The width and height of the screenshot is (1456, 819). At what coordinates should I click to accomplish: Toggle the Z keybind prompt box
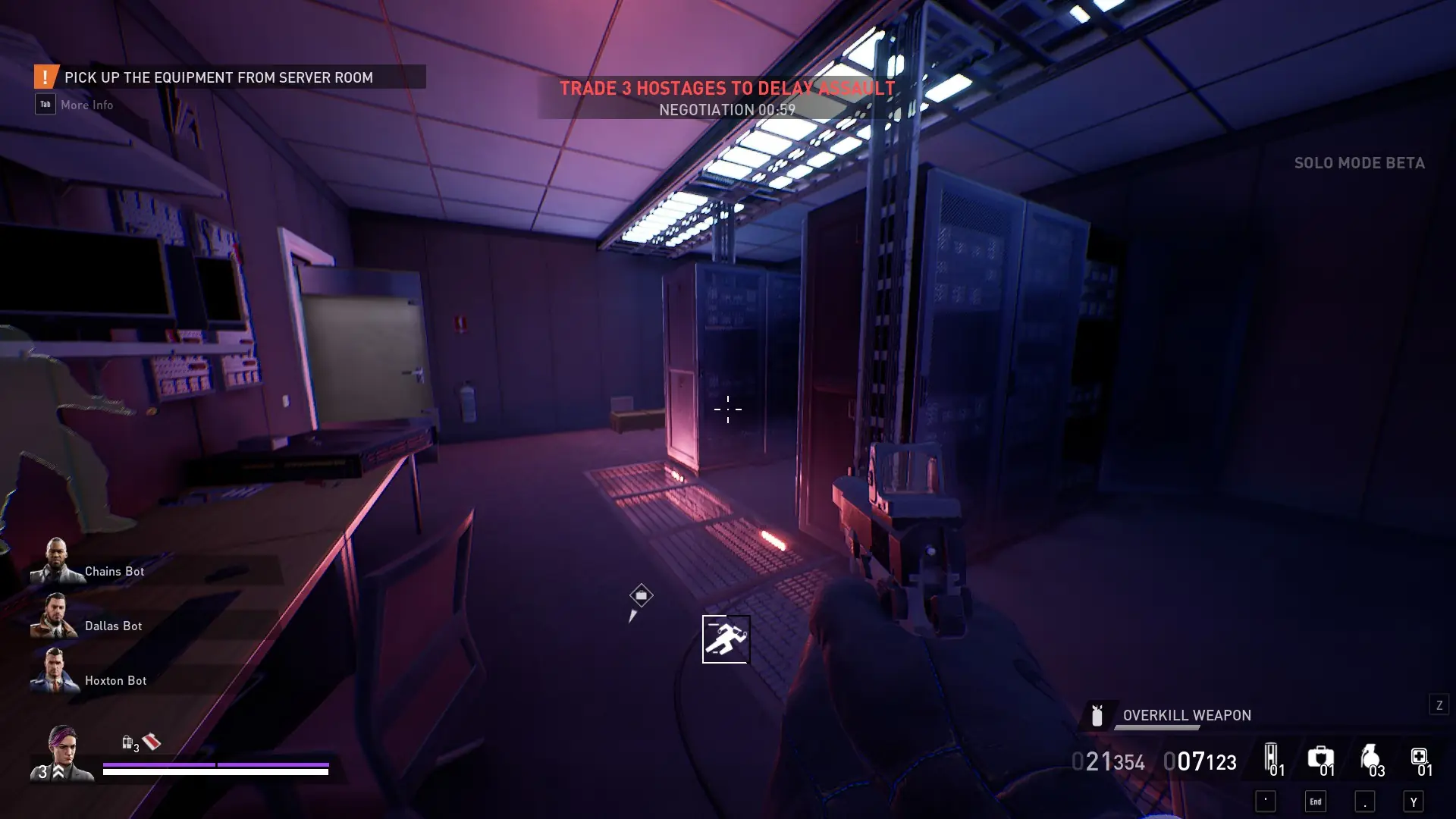point(1439,704)
